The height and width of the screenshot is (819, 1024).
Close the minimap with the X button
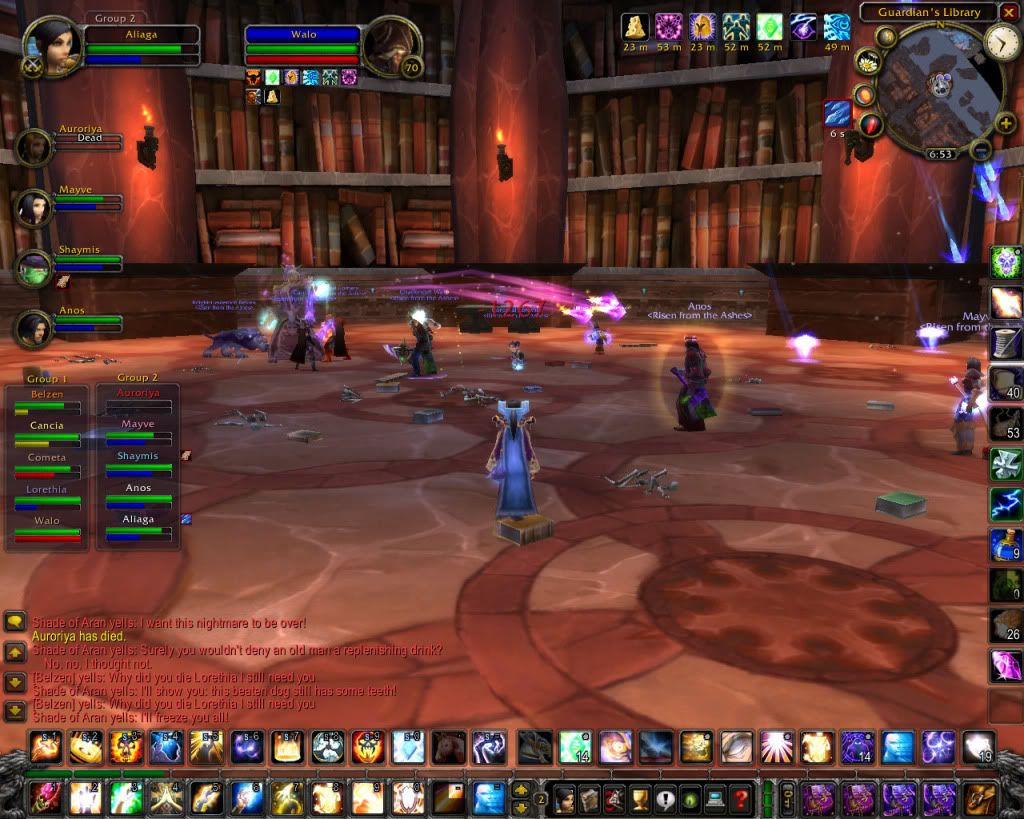tap(1010, 13)
